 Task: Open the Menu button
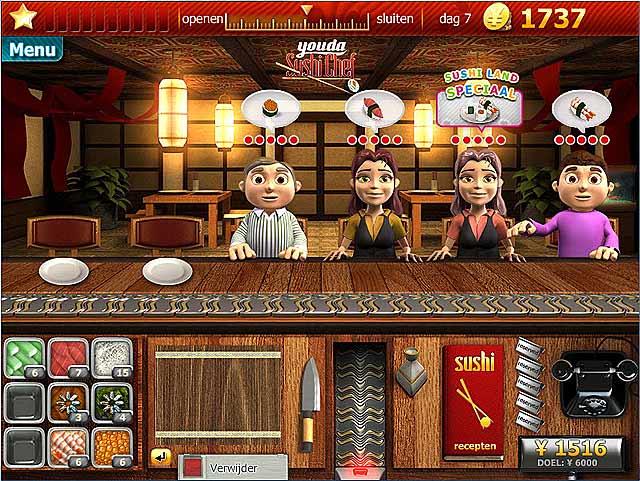32,48
